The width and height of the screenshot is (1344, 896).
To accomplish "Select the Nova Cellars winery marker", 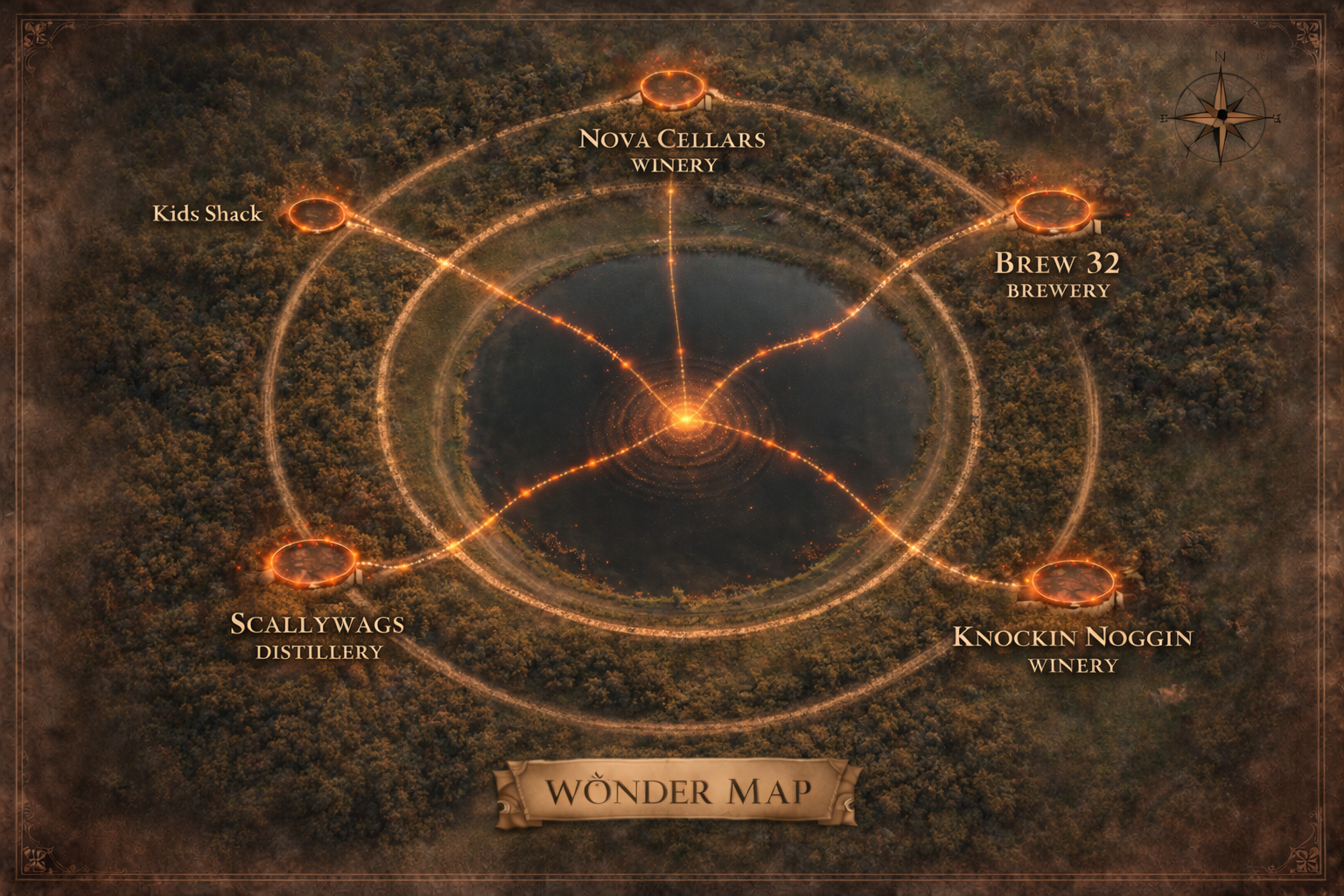I will point(672,89).
